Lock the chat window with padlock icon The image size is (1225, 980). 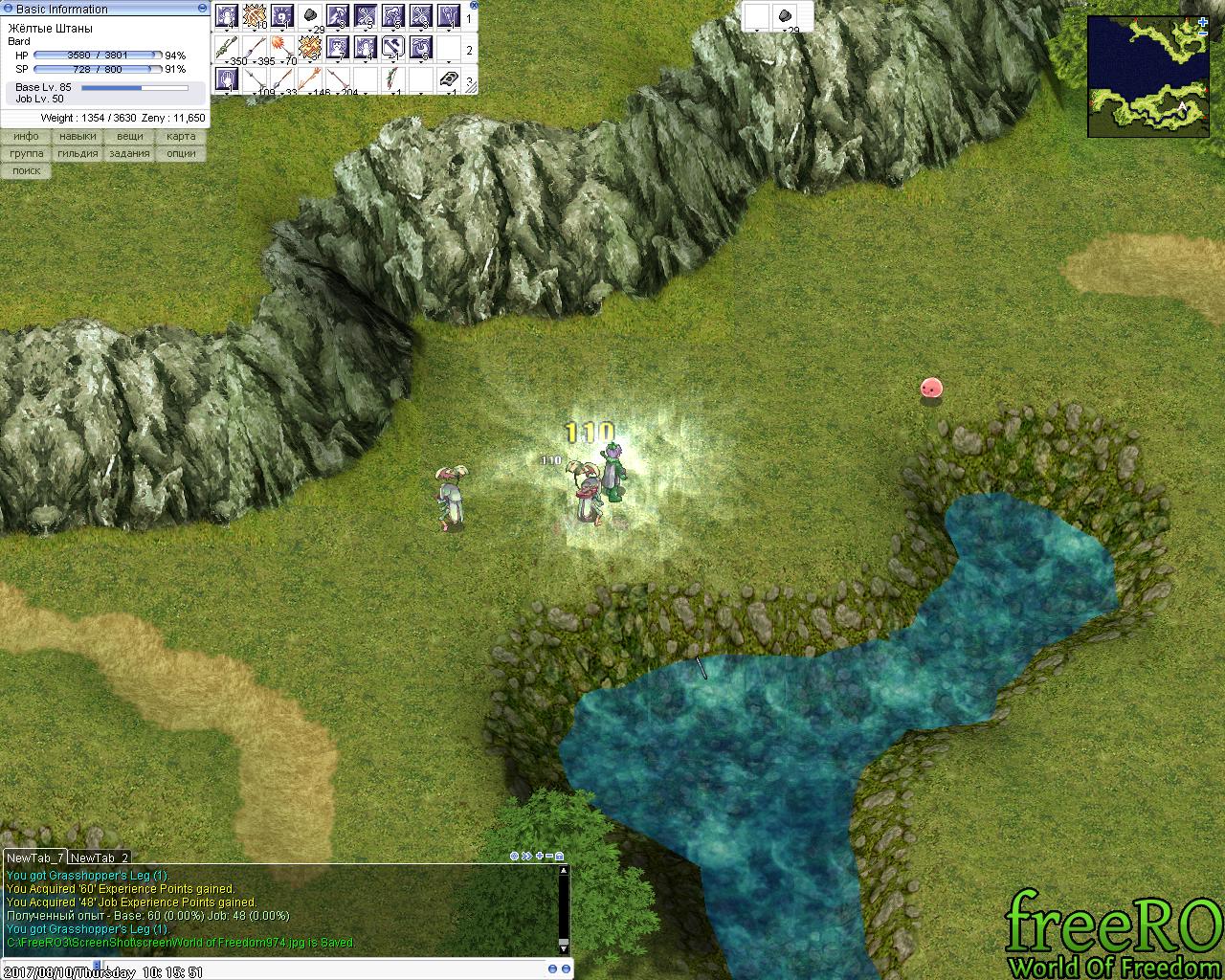tap(560, 857)
